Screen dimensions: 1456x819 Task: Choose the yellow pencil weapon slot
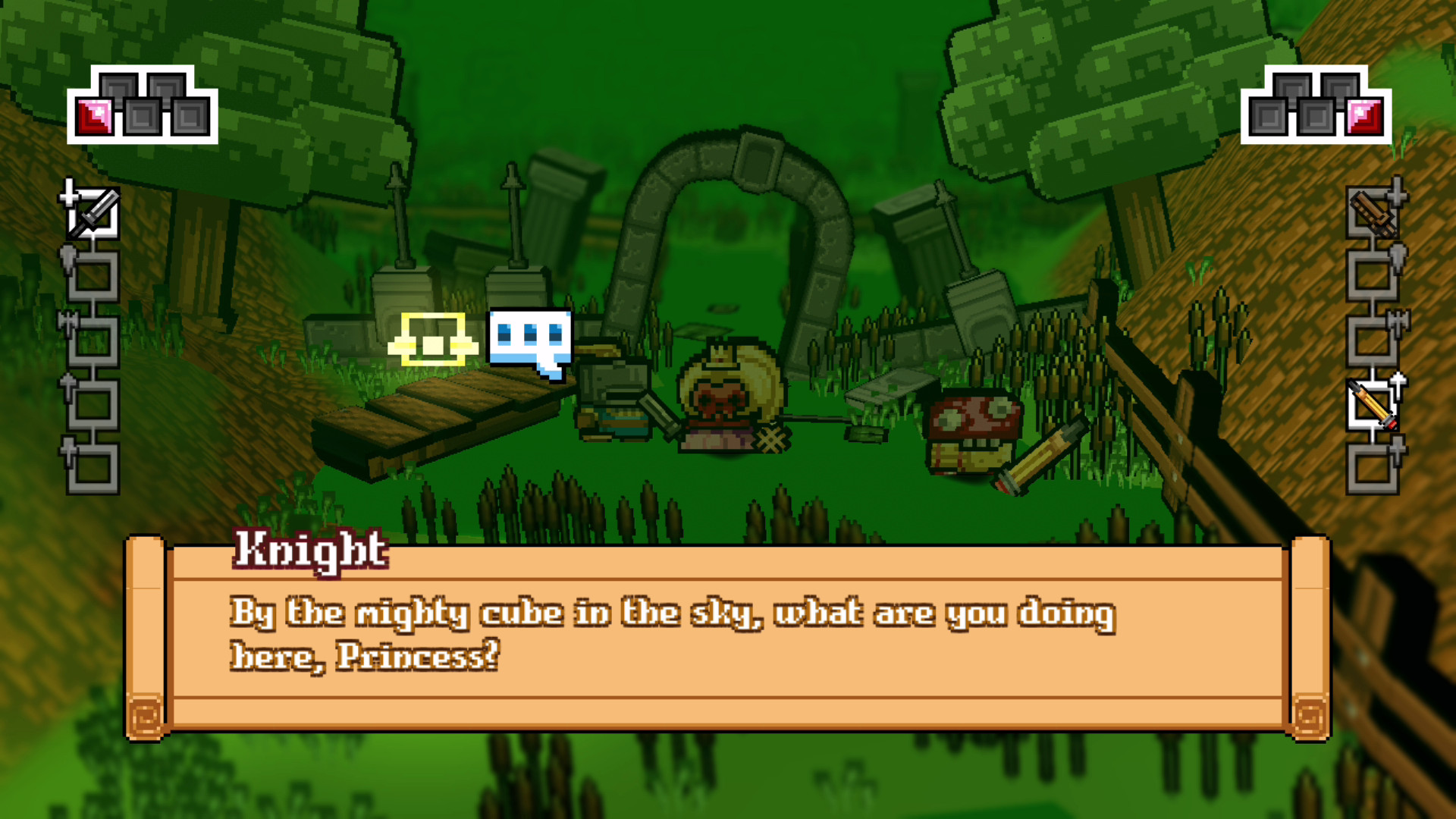pos(1373,406)
